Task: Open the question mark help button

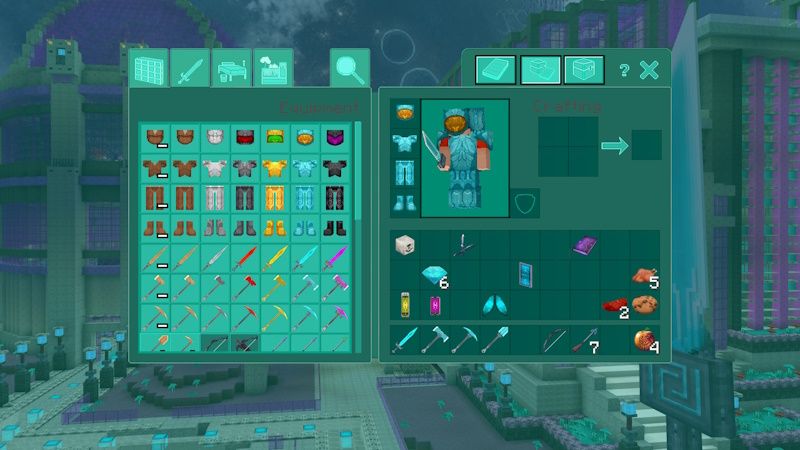Action: coord(624,70)
